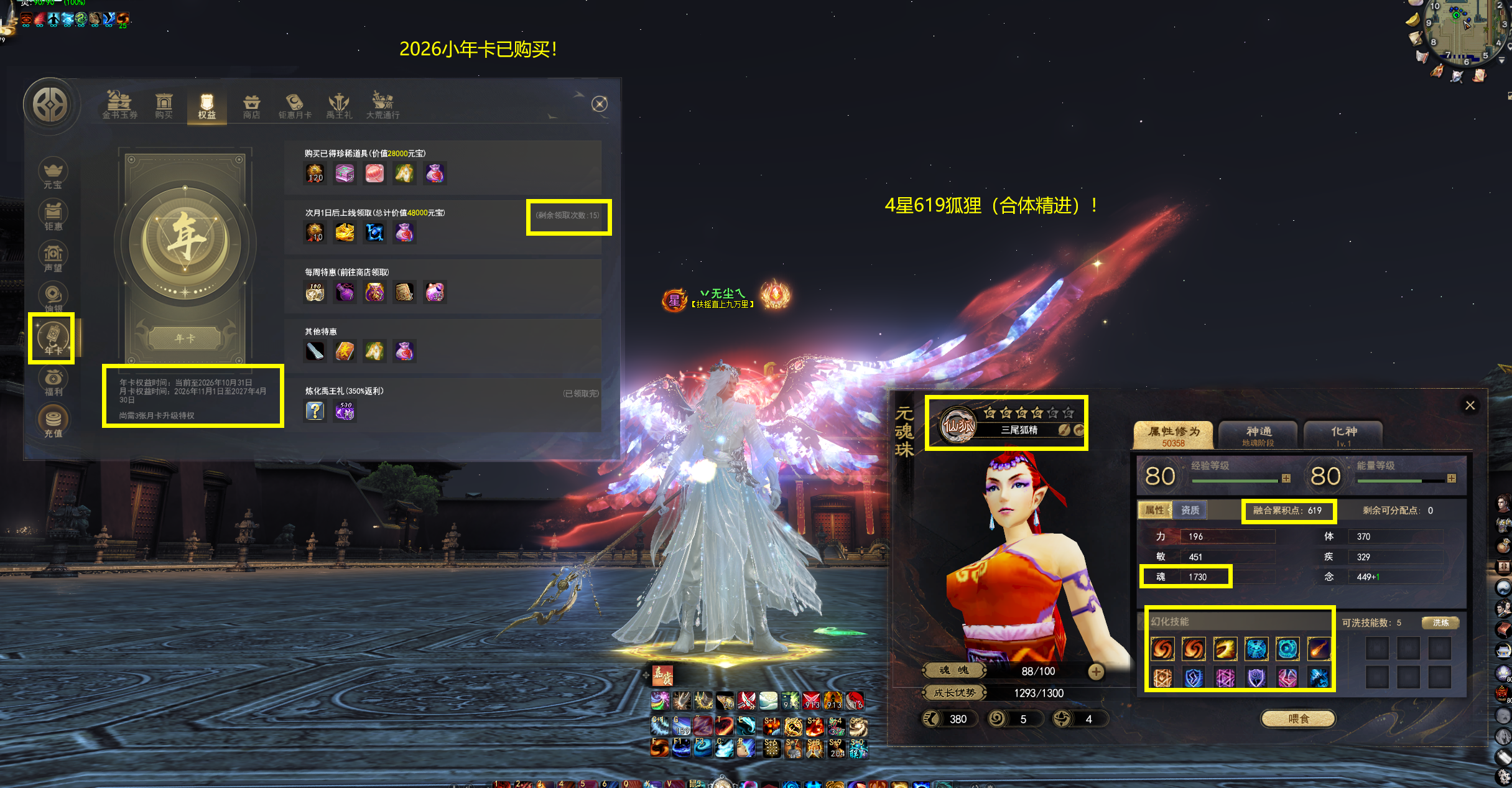Choose the 福利 sidebar entry

pyautogui.click(x=53, y=381)
